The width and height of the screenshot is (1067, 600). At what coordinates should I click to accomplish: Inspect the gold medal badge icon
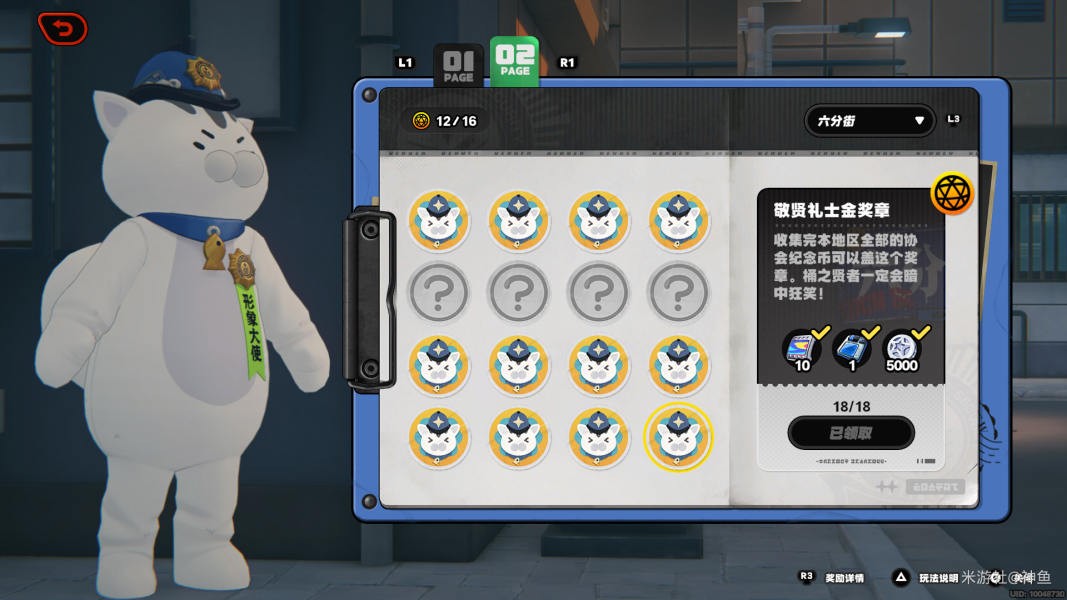coord(952,194)
